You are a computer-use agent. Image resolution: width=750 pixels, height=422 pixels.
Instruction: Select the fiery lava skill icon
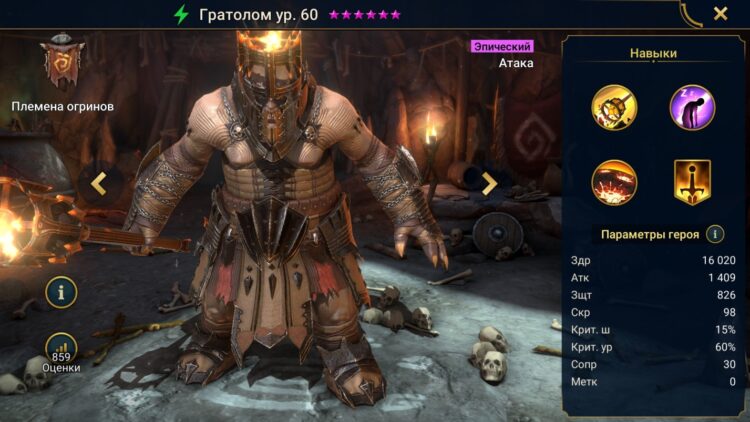click(614, 182)
